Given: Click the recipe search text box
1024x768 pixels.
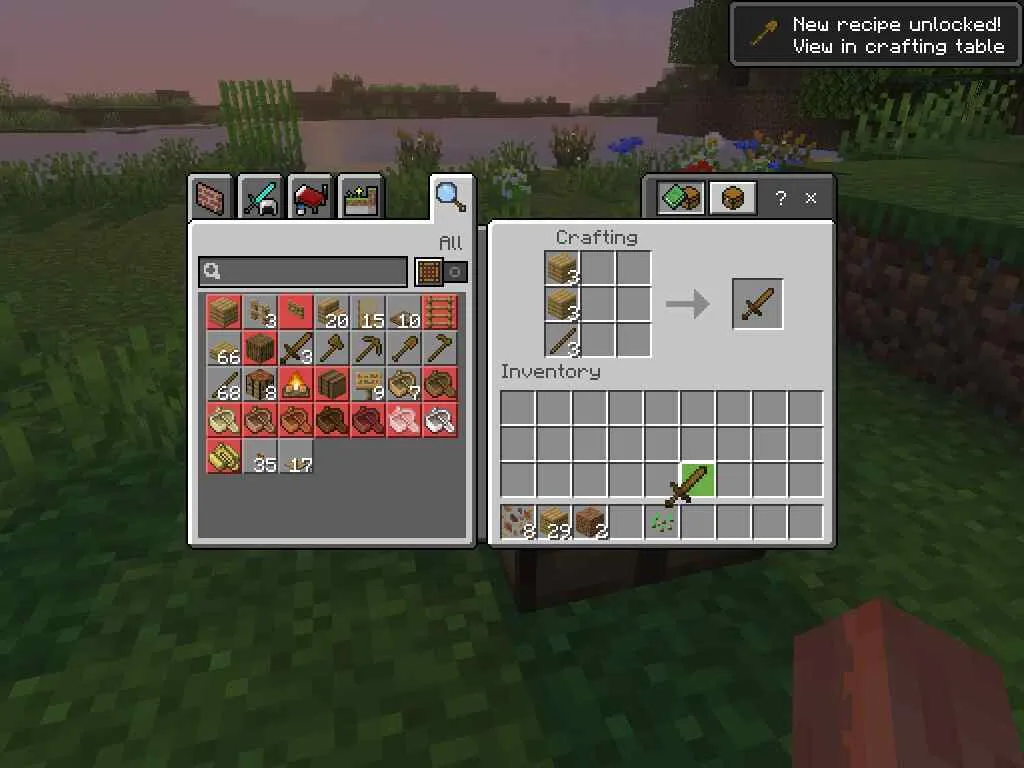Looking at the screenshot, I should (x=302, y=271).
